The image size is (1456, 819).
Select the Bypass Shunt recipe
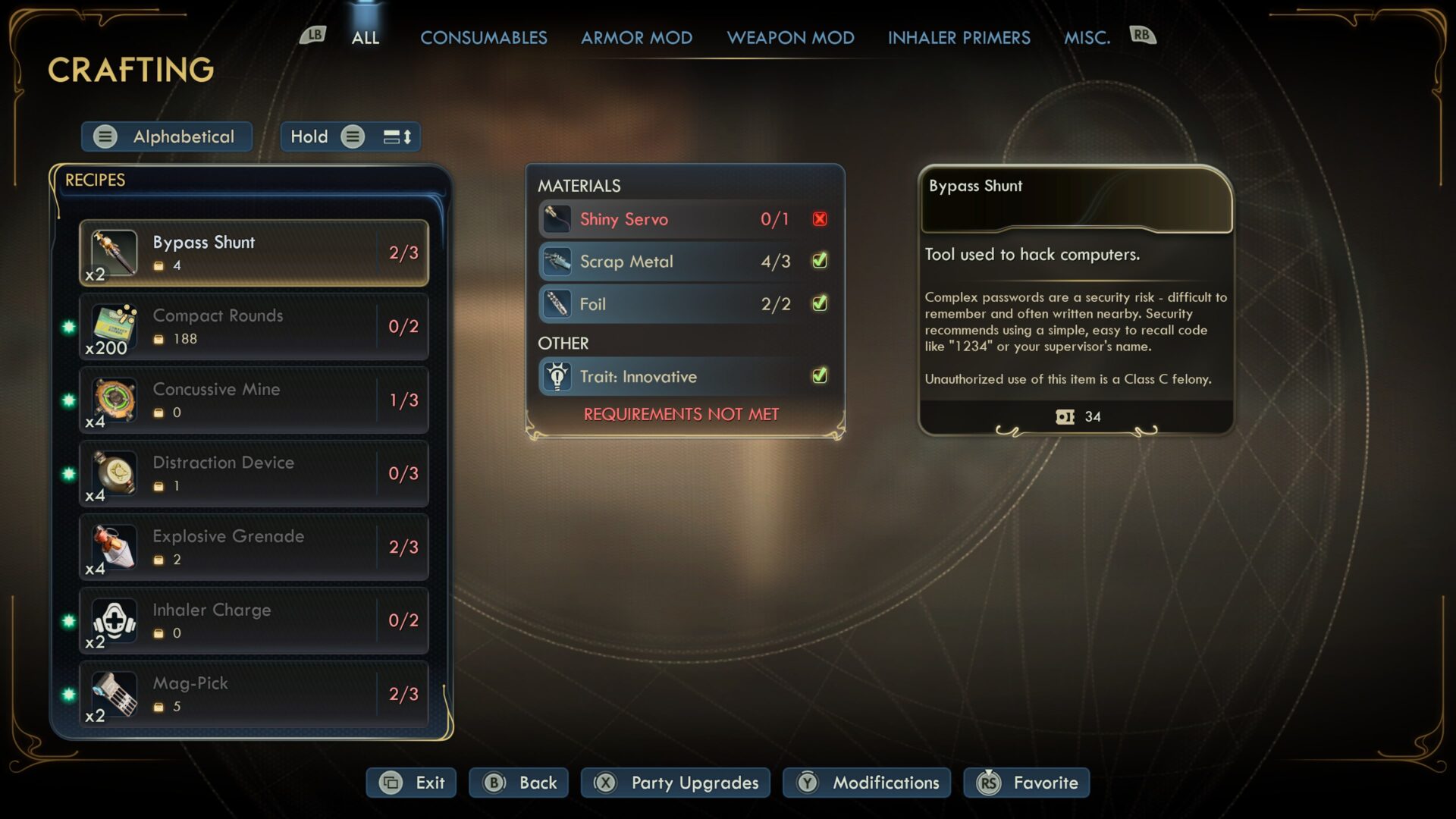click(254, 253)
